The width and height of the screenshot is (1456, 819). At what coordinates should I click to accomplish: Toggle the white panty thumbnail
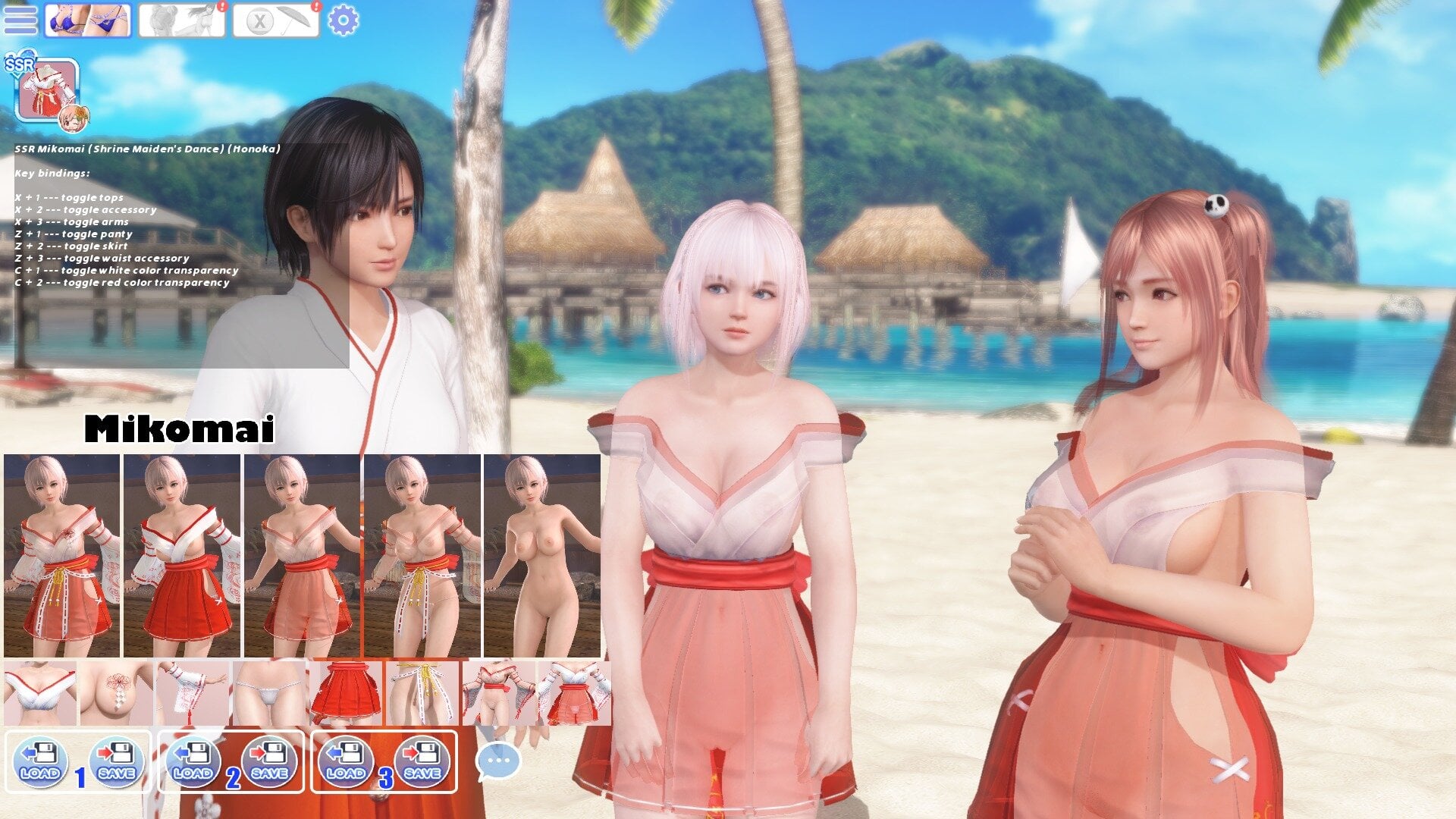tap(269, 690)
